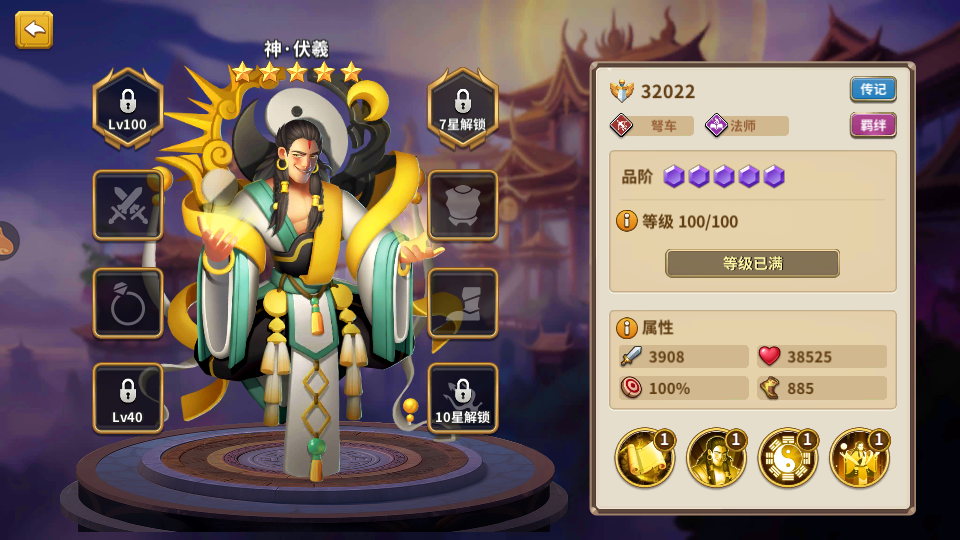Screen dimensions: 960x540
Task: View the yin-yang bagua skill icon
Action: [788, 458]
